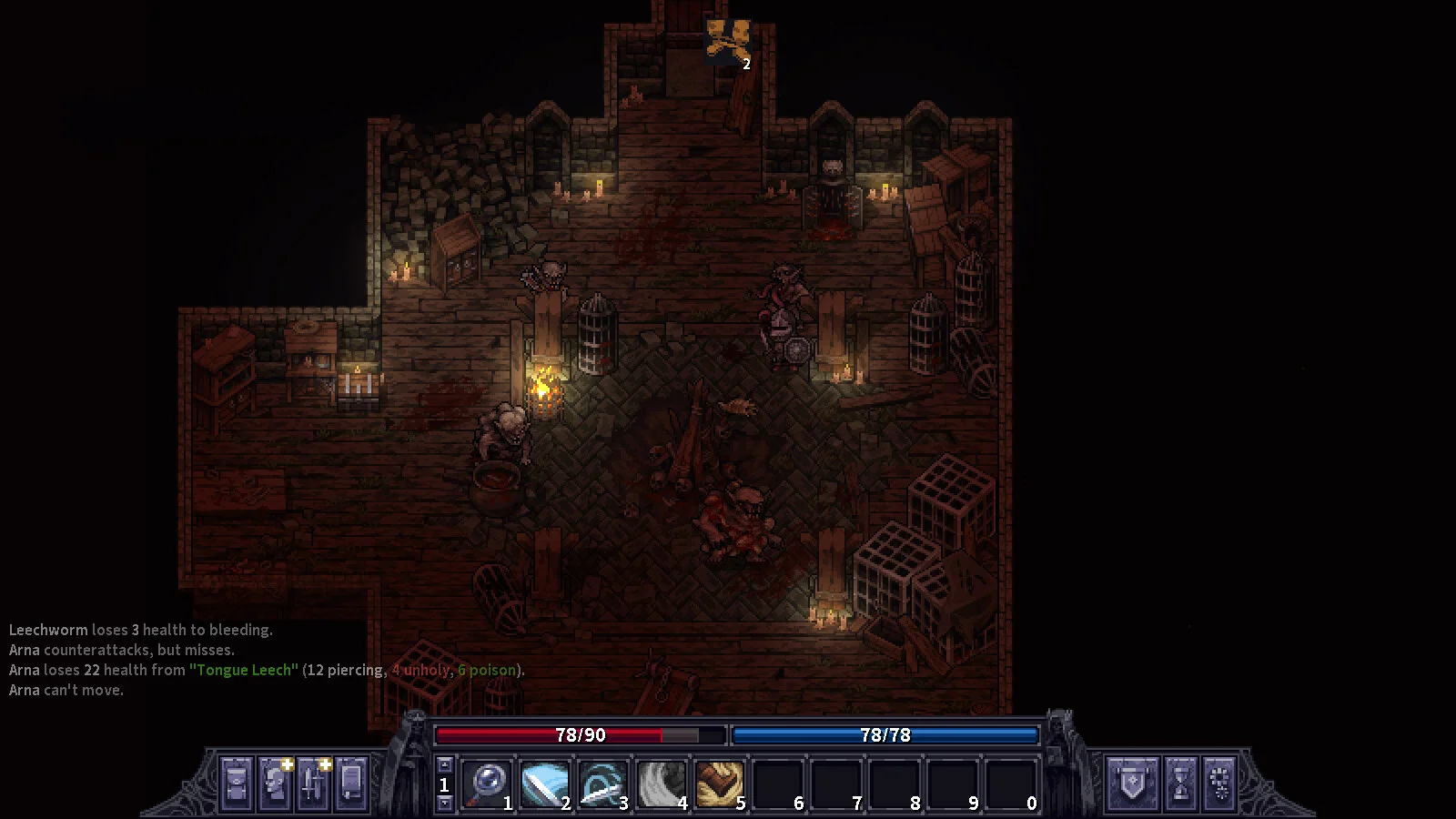Switch hotbar page down arrow

(x=444, y=803)
